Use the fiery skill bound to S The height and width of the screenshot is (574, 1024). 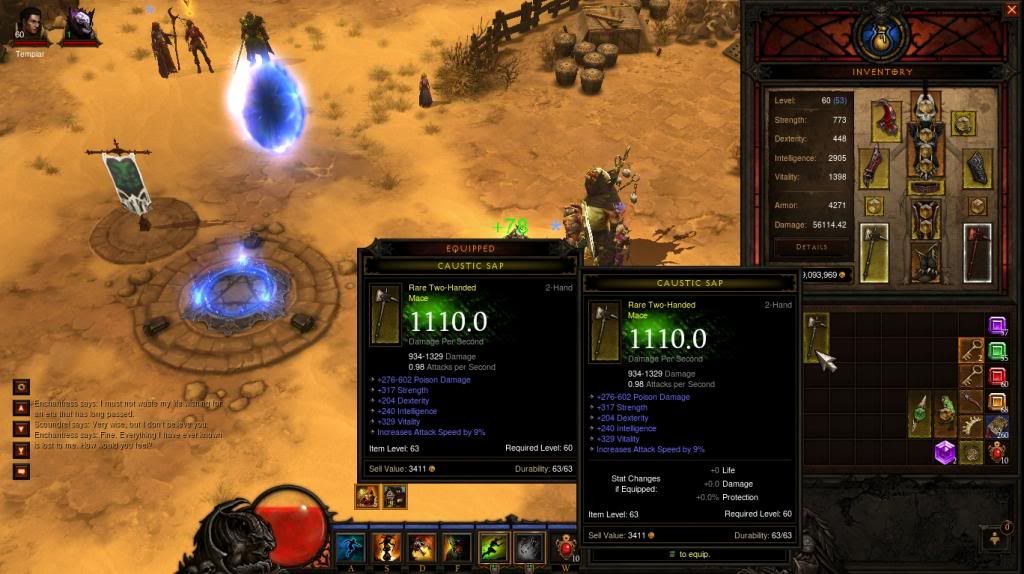coord(385,547)
